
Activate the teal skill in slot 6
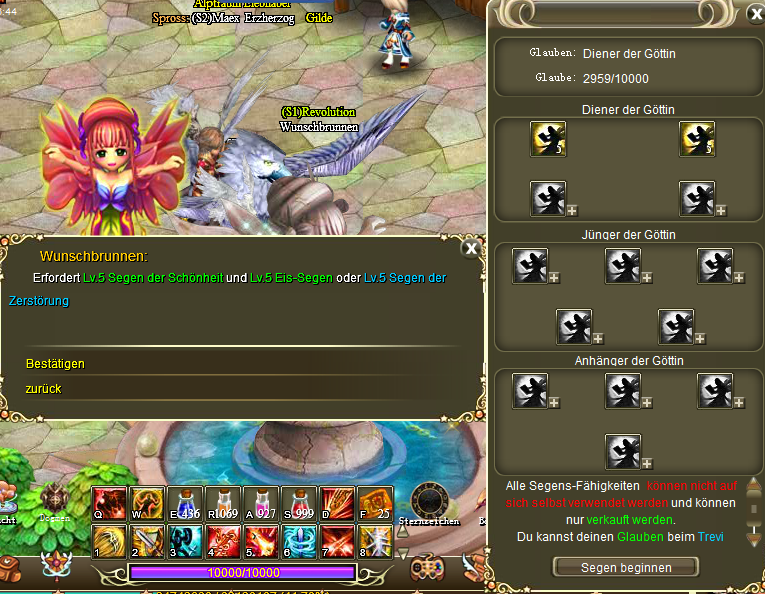pos(296,540)
